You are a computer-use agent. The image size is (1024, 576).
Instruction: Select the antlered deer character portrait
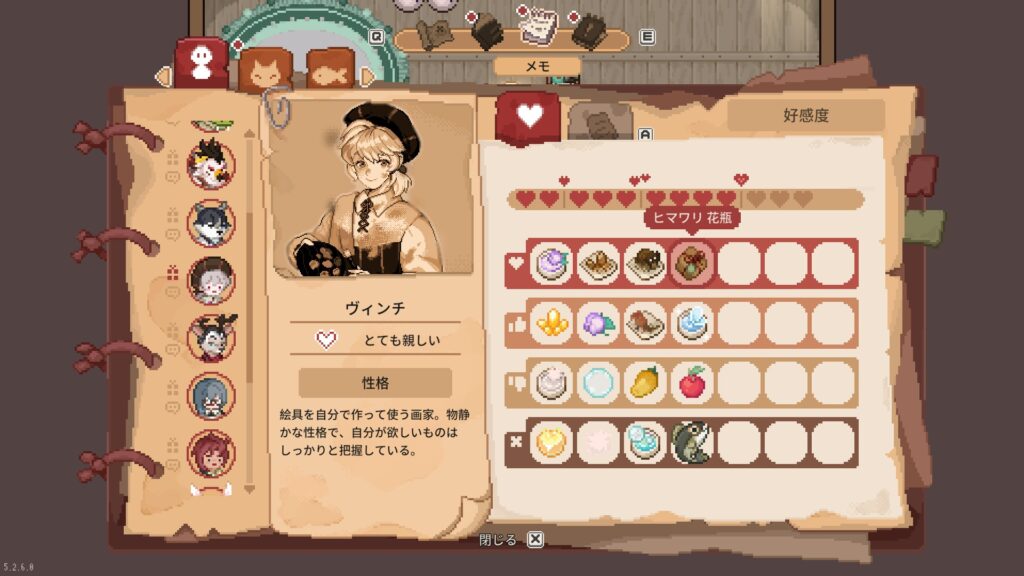[211, 338]
